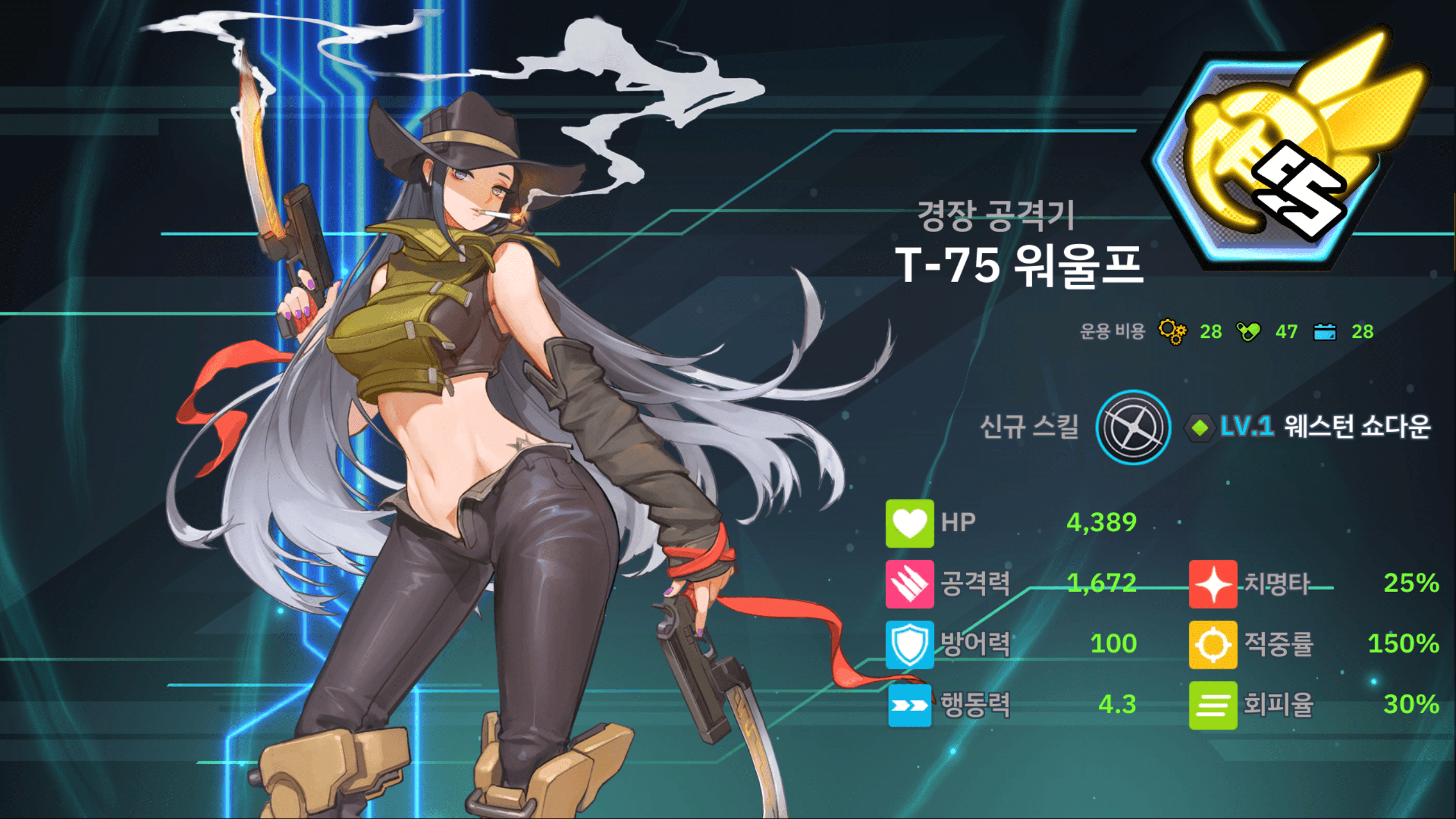The height and width of the screenshot is (819, 1456).
Task: Select the 웨스턴 쇼다운 new skill icon
Action: coord(1132,427)
